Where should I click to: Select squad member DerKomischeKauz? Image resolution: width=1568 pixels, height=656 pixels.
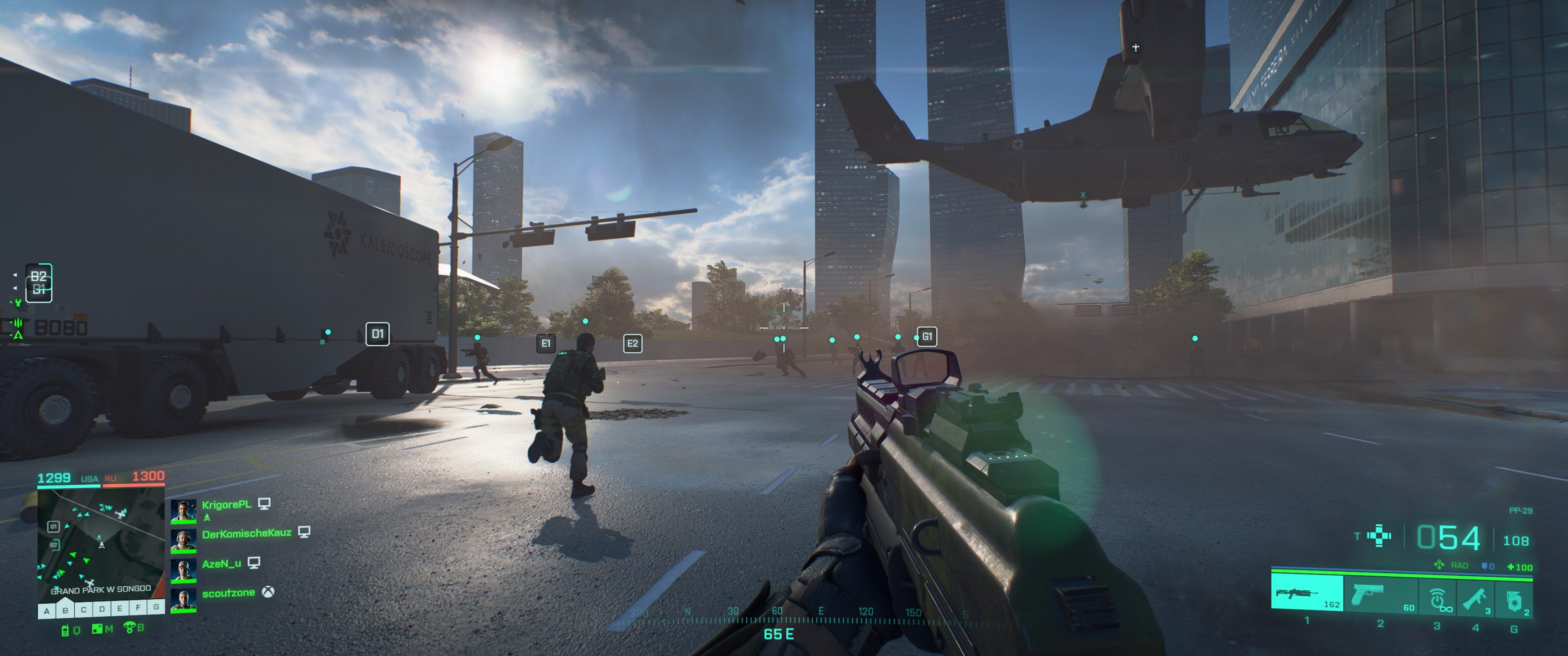click(246, 534)
